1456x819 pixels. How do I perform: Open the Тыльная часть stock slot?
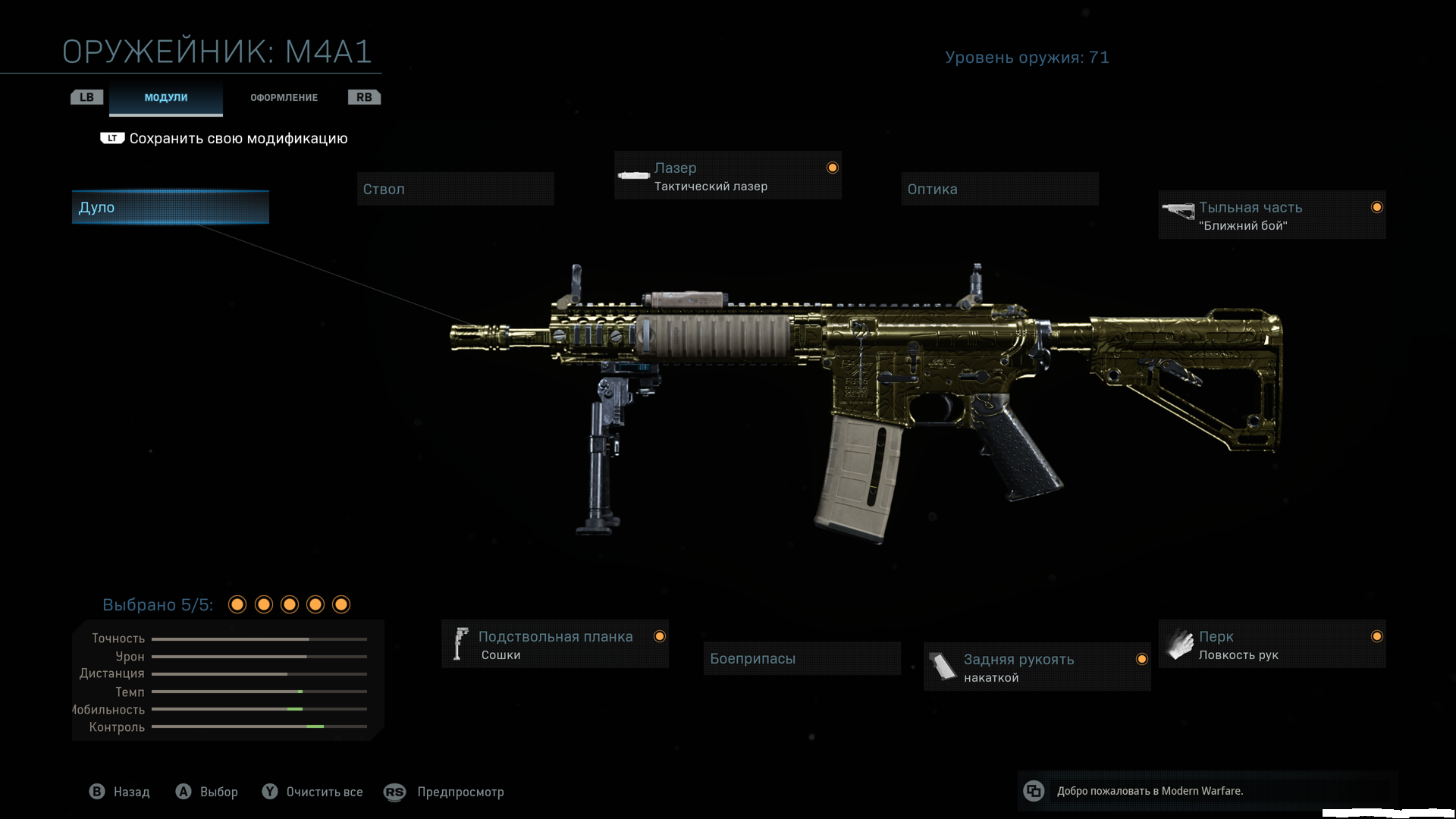point(1272,215)
